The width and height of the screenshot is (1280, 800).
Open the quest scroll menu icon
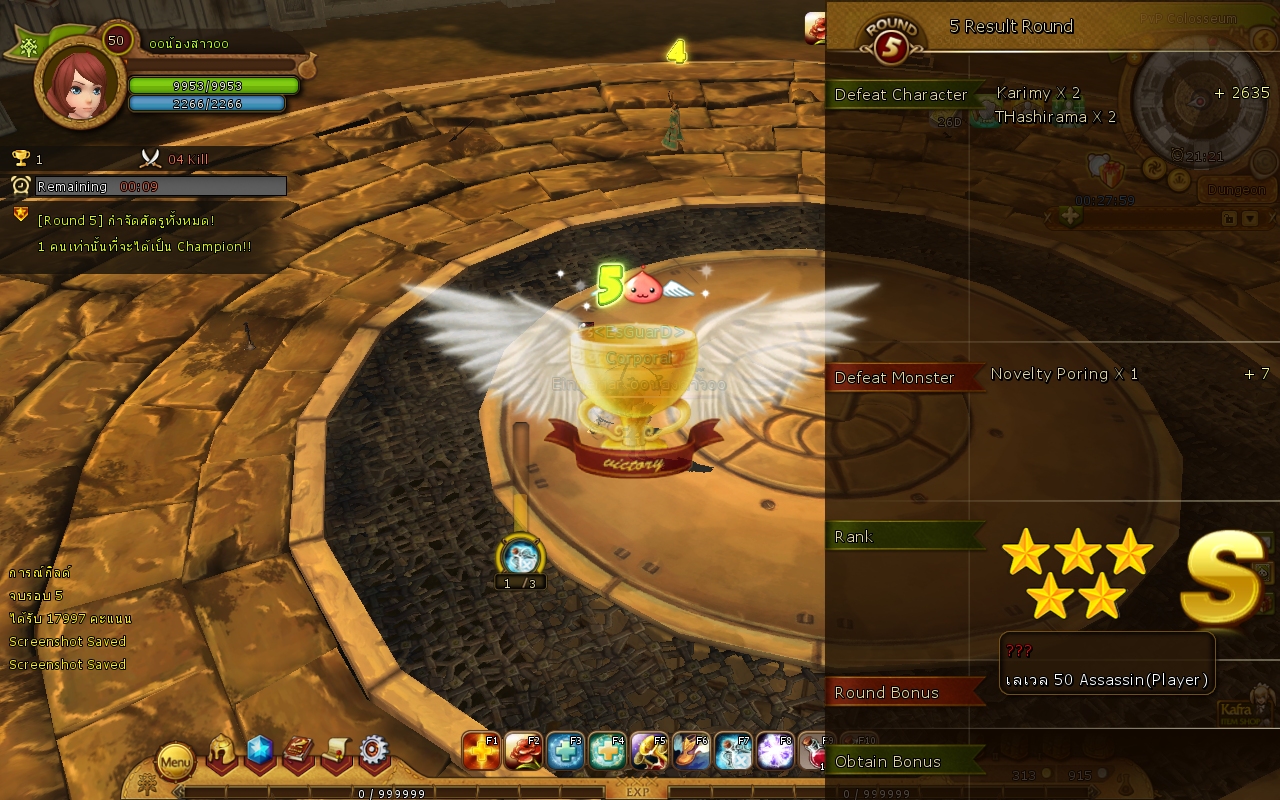[336, 752]
